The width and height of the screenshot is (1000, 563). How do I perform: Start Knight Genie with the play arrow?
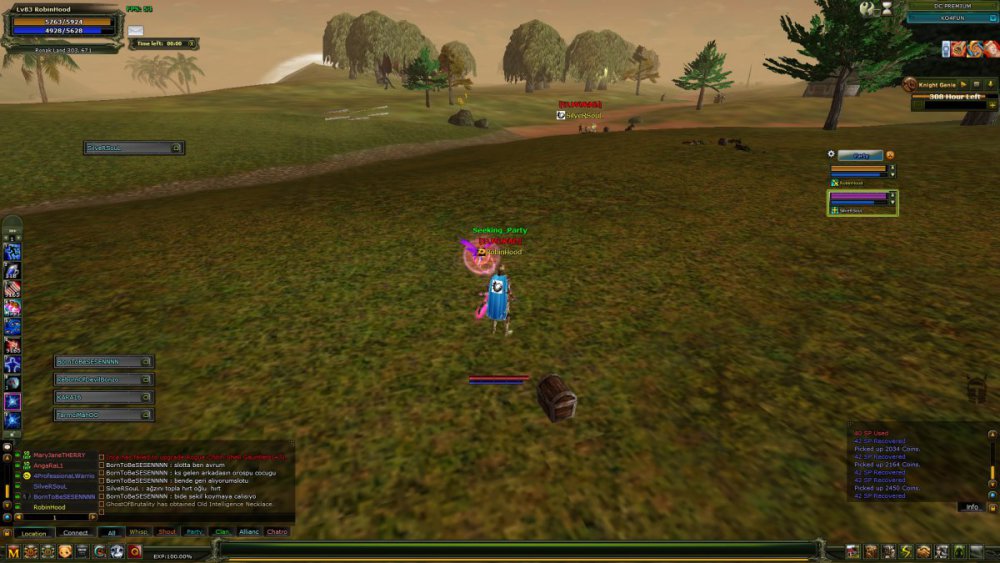tap(963, 85)
